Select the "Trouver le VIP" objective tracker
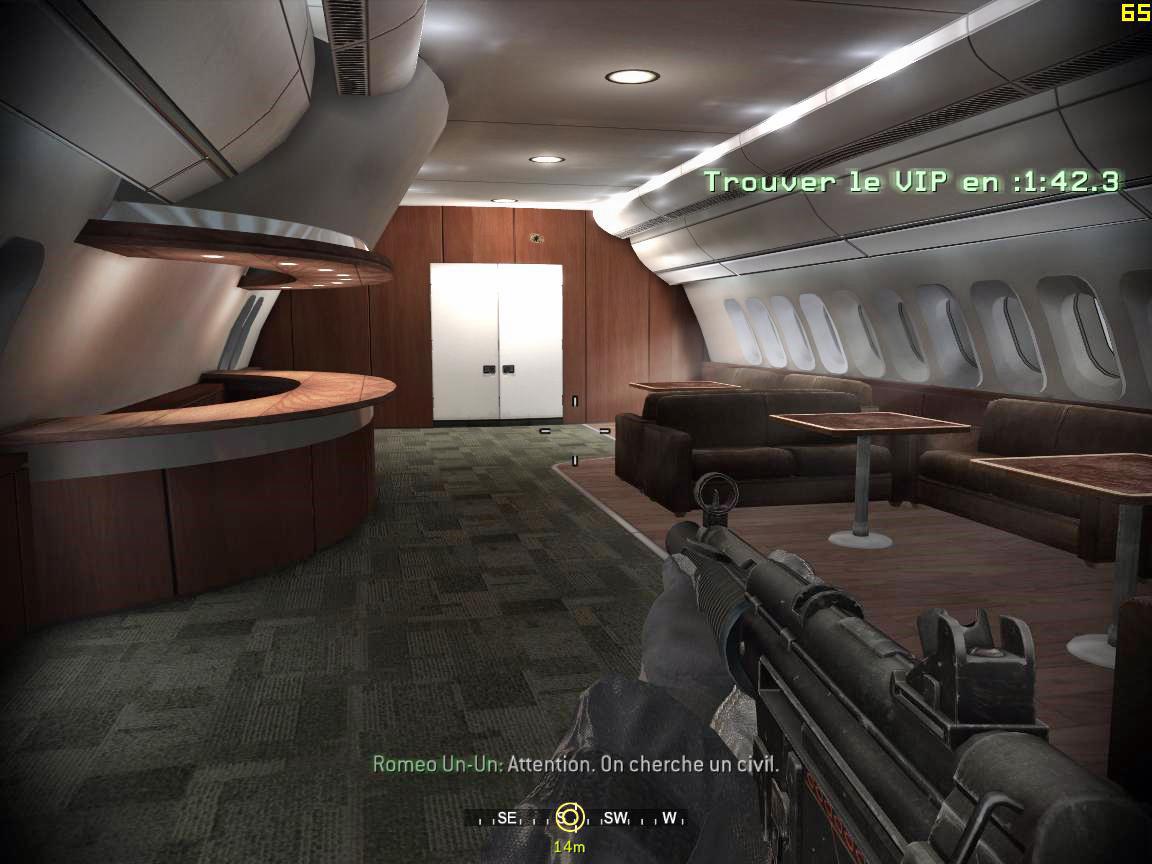 (x=911, y=182)
